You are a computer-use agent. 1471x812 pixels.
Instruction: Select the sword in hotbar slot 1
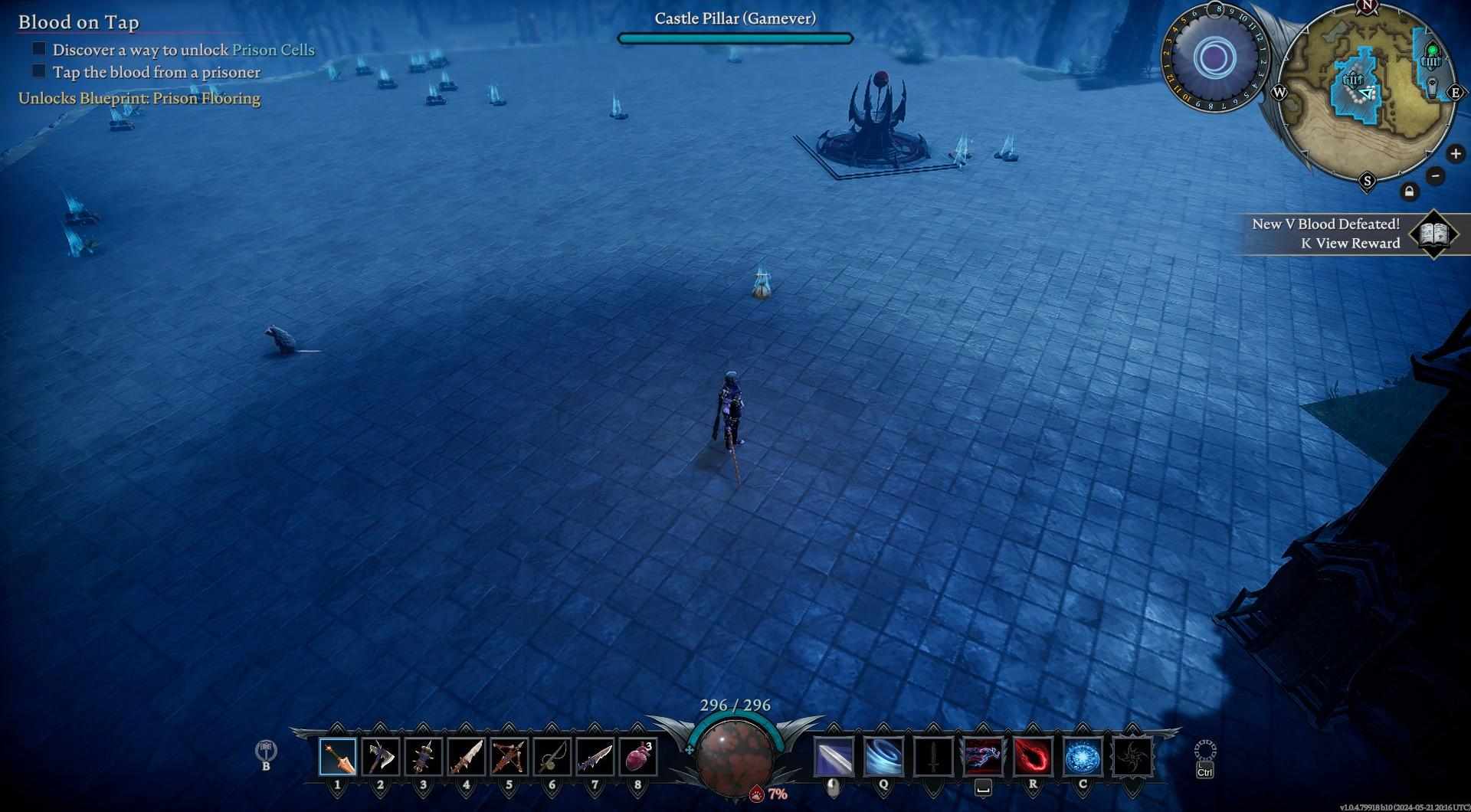(338, 757)
